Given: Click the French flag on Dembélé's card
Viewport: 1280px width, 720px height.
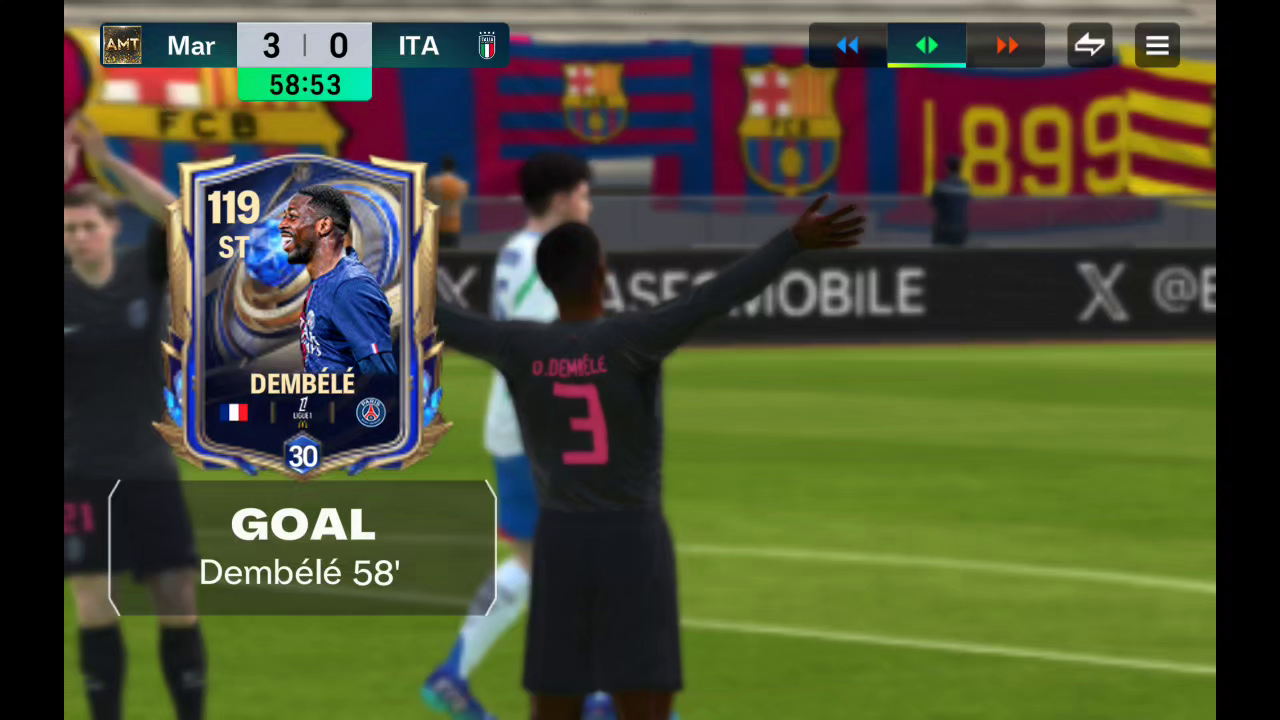Looking at the screenshot, I should tap(236, 411).
